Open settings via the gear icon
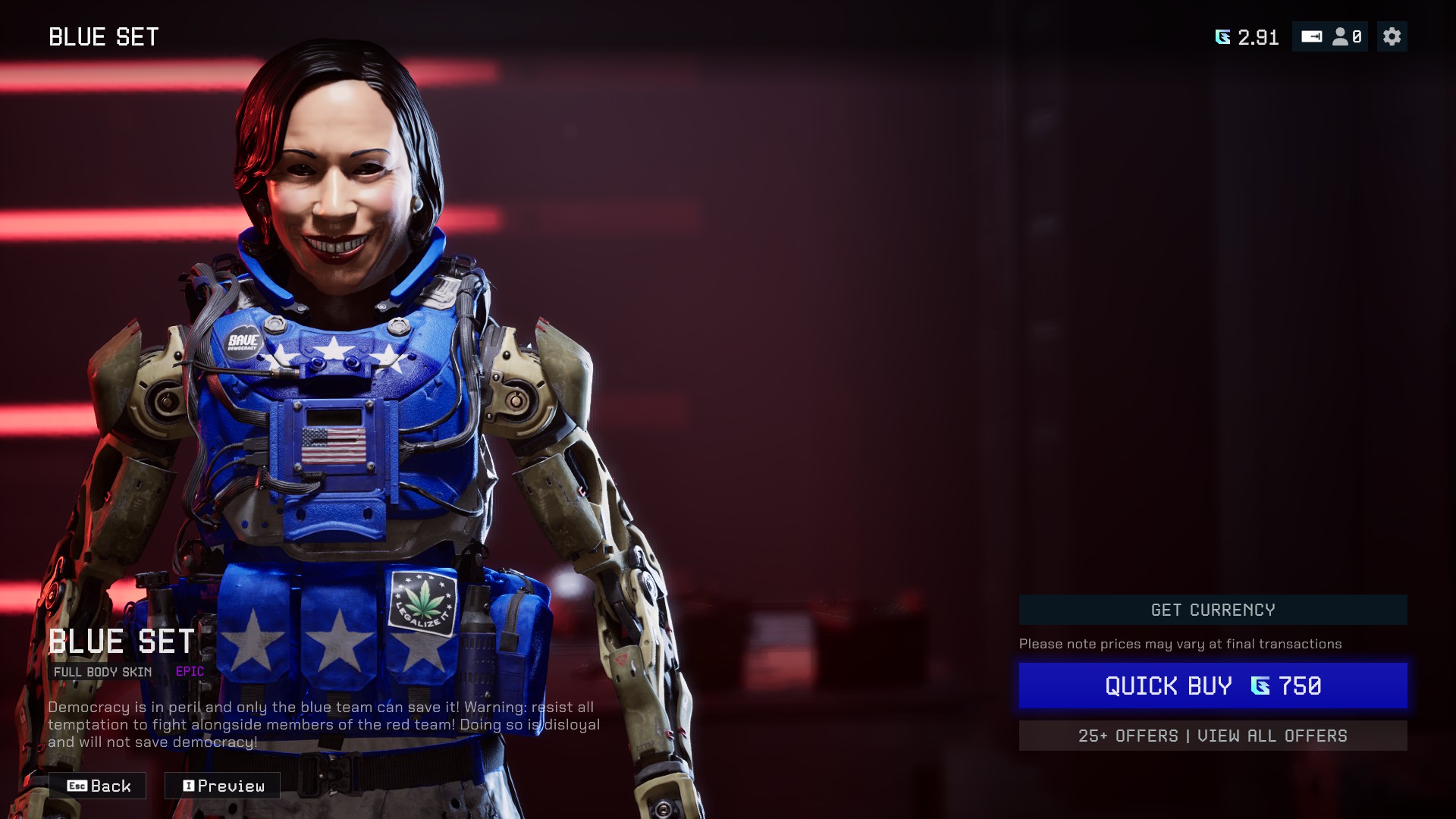The height and width of the screenshot is (819, 1456). coord(1392,36)
